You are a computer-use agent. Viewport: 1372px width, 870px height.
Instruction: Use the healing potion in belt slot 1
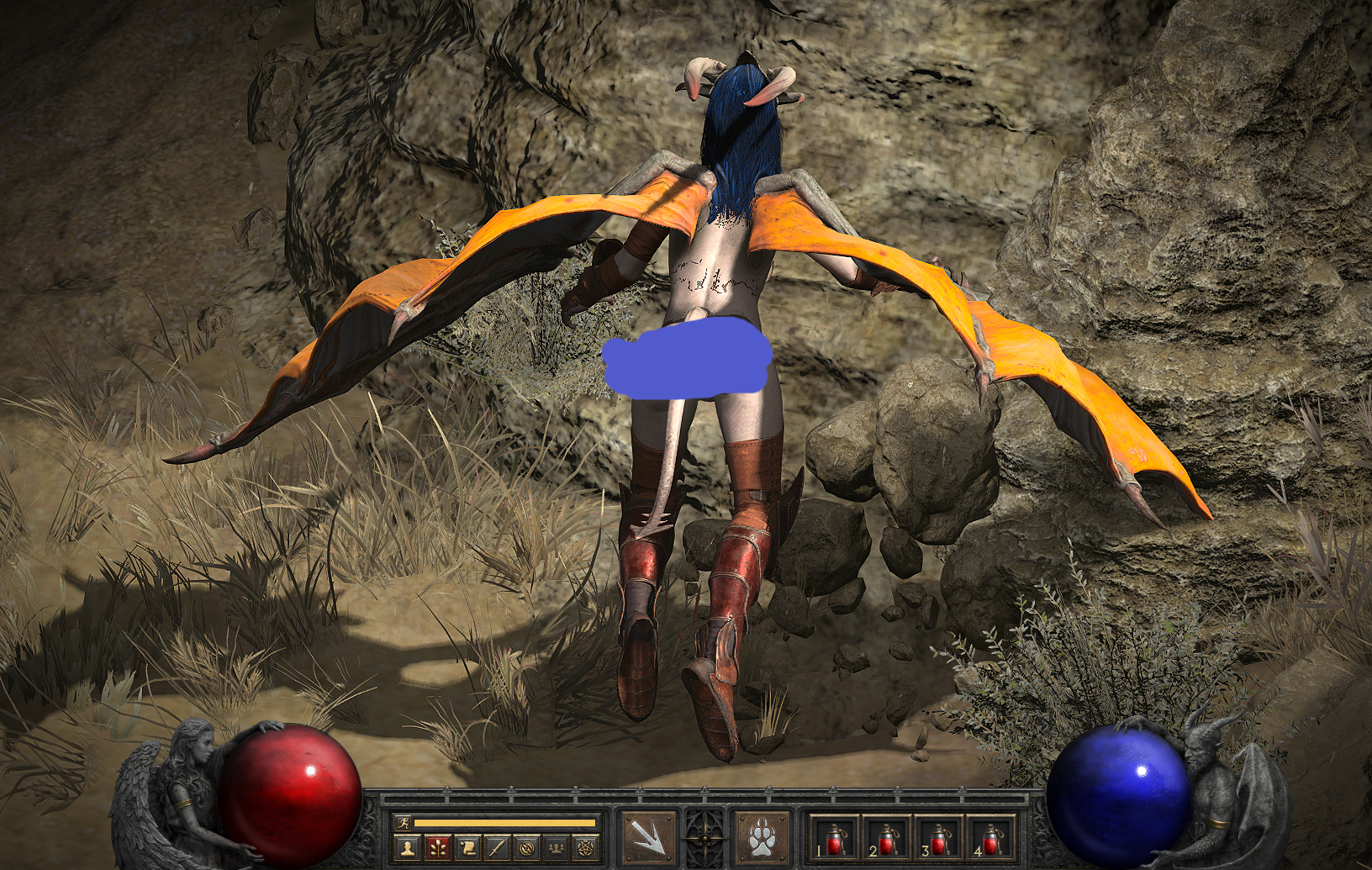tap(834, 839)
